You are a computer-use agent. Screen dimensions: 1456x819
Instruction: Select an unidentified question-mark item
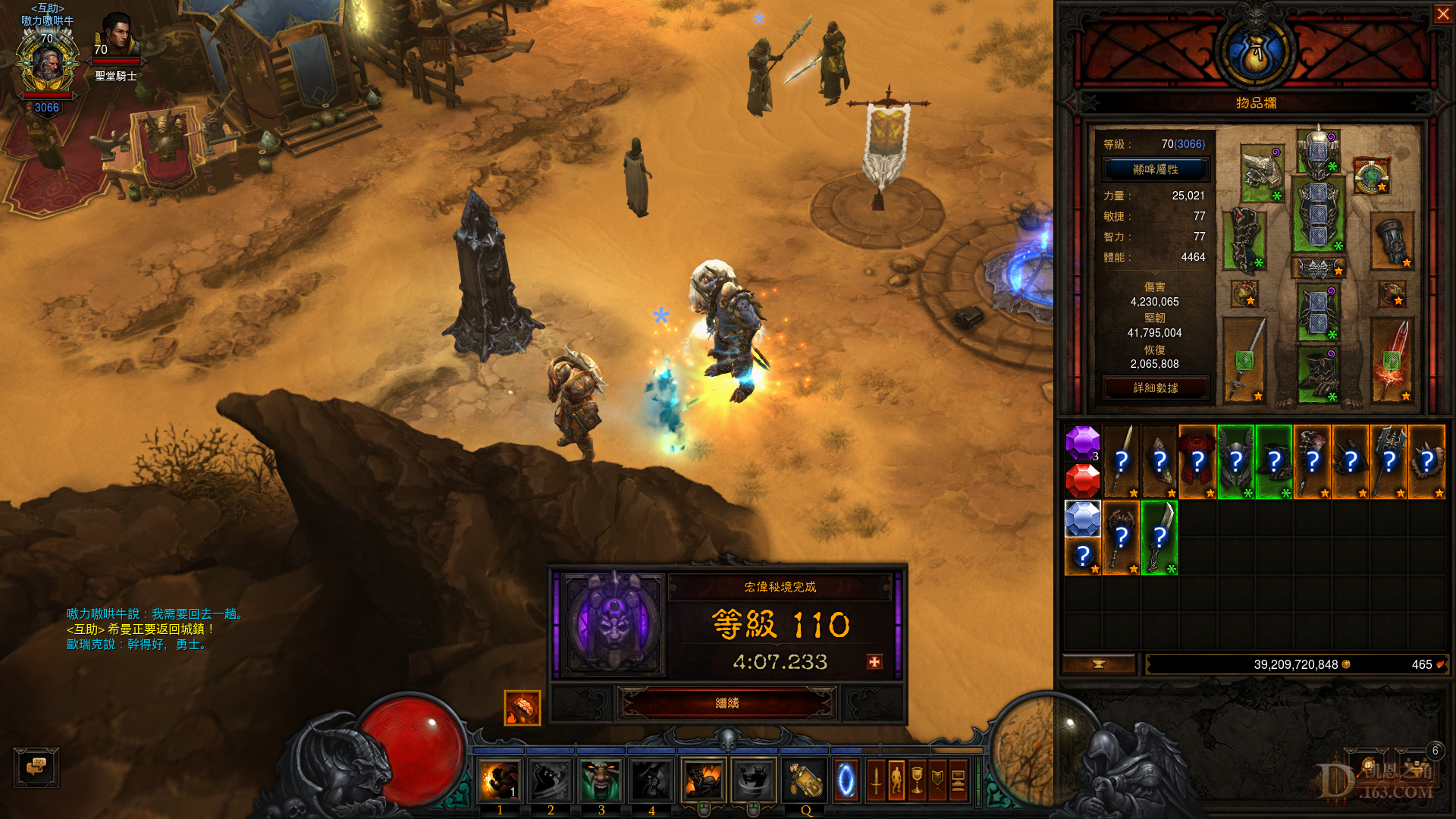click(1121, 459)
